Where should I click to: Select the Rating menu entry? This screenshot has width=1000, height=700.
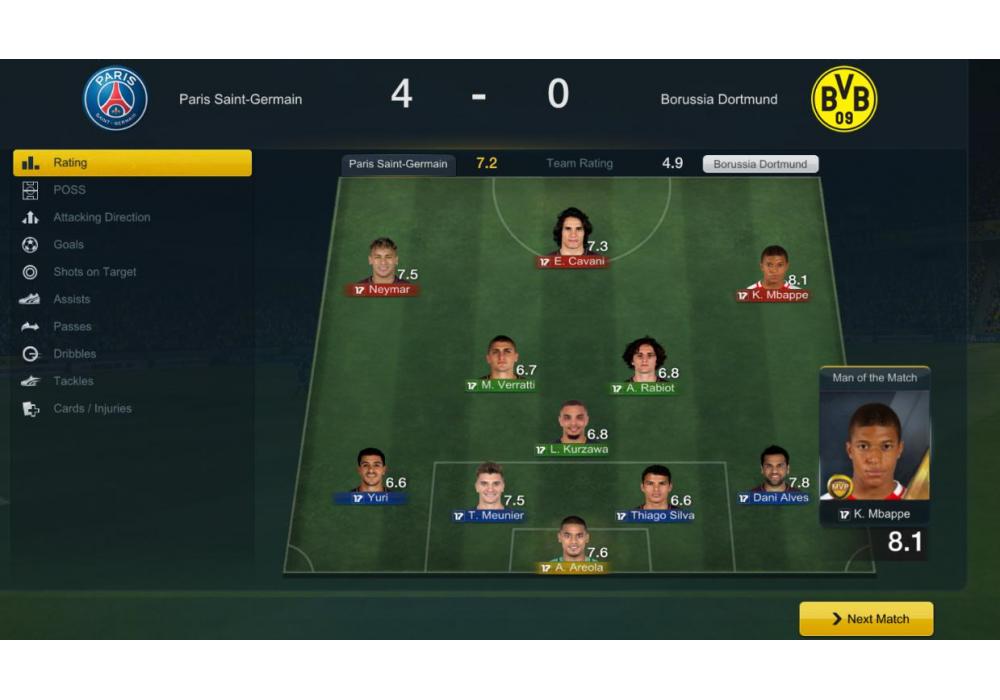pyautogui.click(x=132, y=163)
